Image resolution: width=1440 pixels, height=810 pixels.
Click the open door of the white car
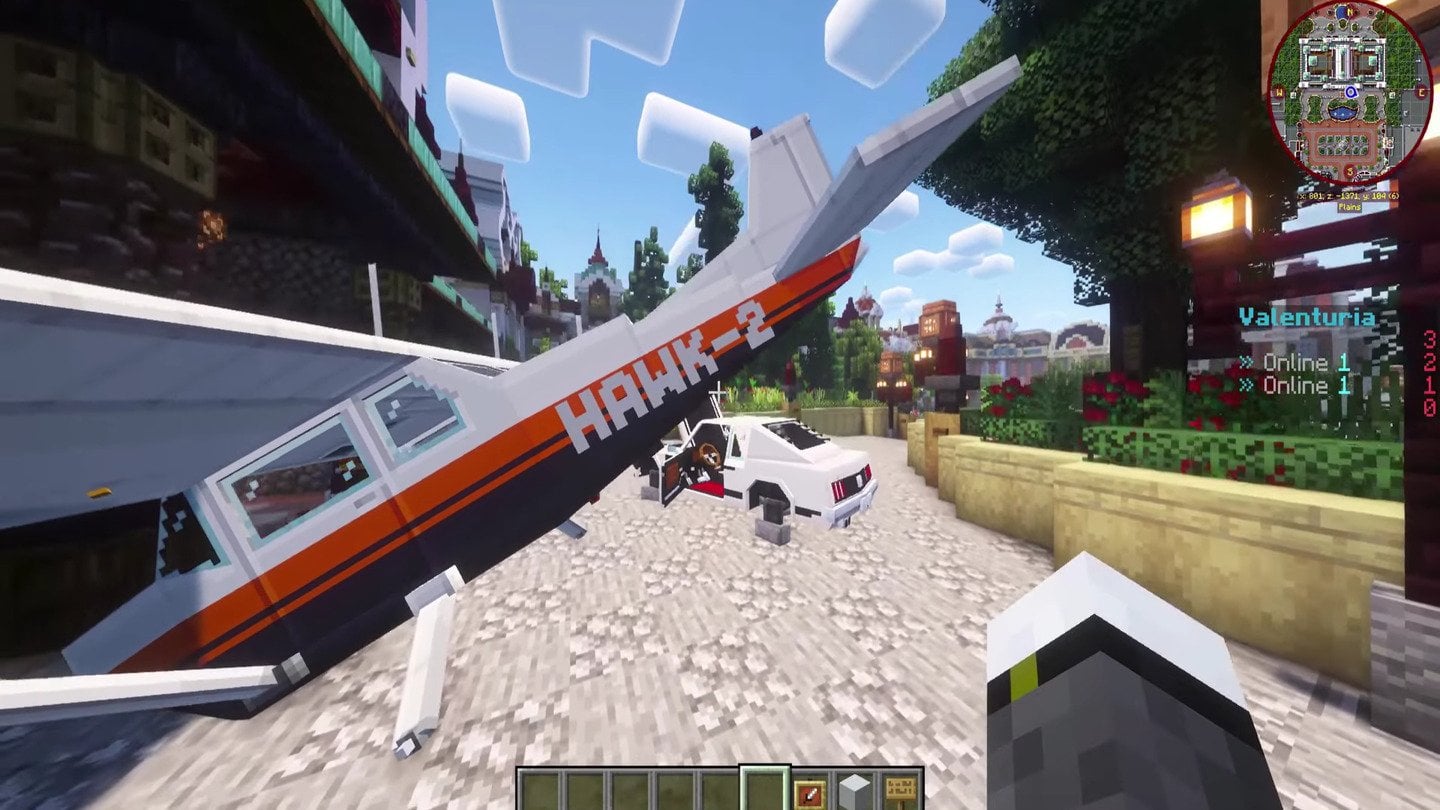[672, 470]
